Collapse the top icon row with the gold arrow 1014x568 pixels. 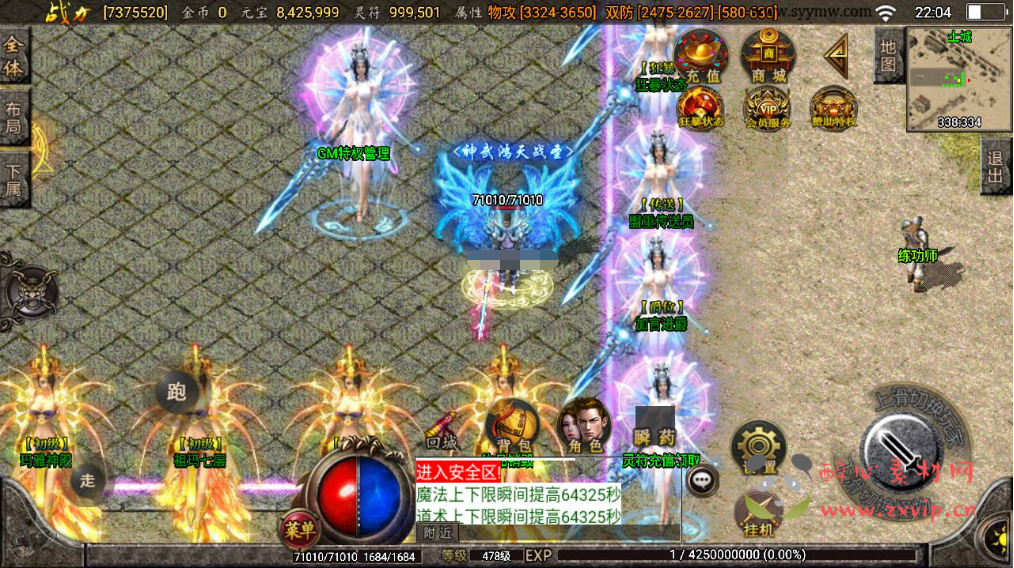[x=835, y=55]
